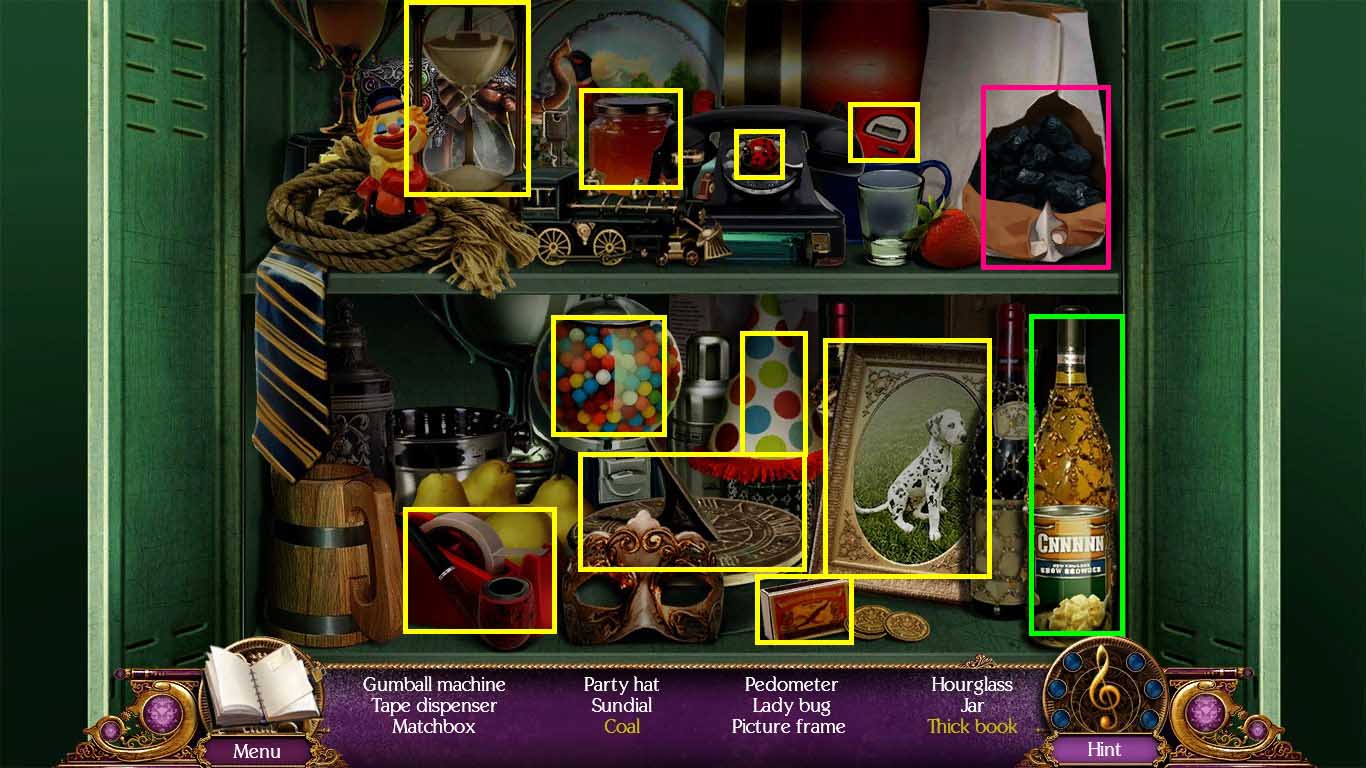Viewport: 1366px width, 768px height.
Task: Click the Pedometer beside the telephone
Action: point(884,130)
